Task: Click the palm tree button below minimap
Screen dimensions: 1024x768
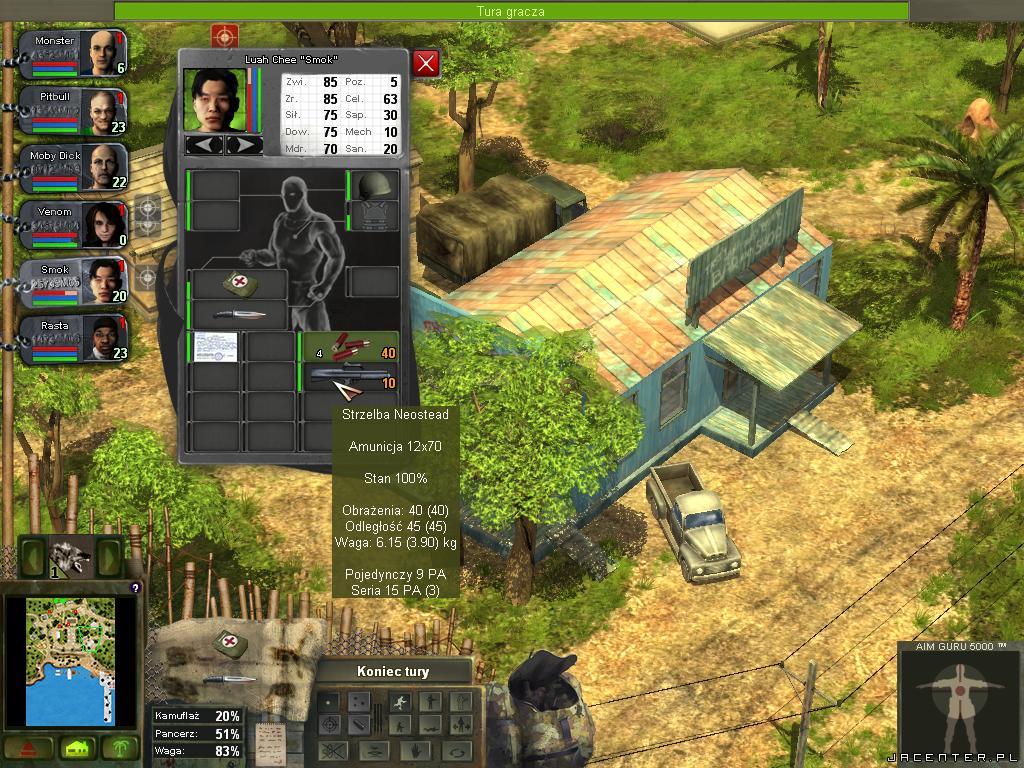Action: [x=124, y=748]
